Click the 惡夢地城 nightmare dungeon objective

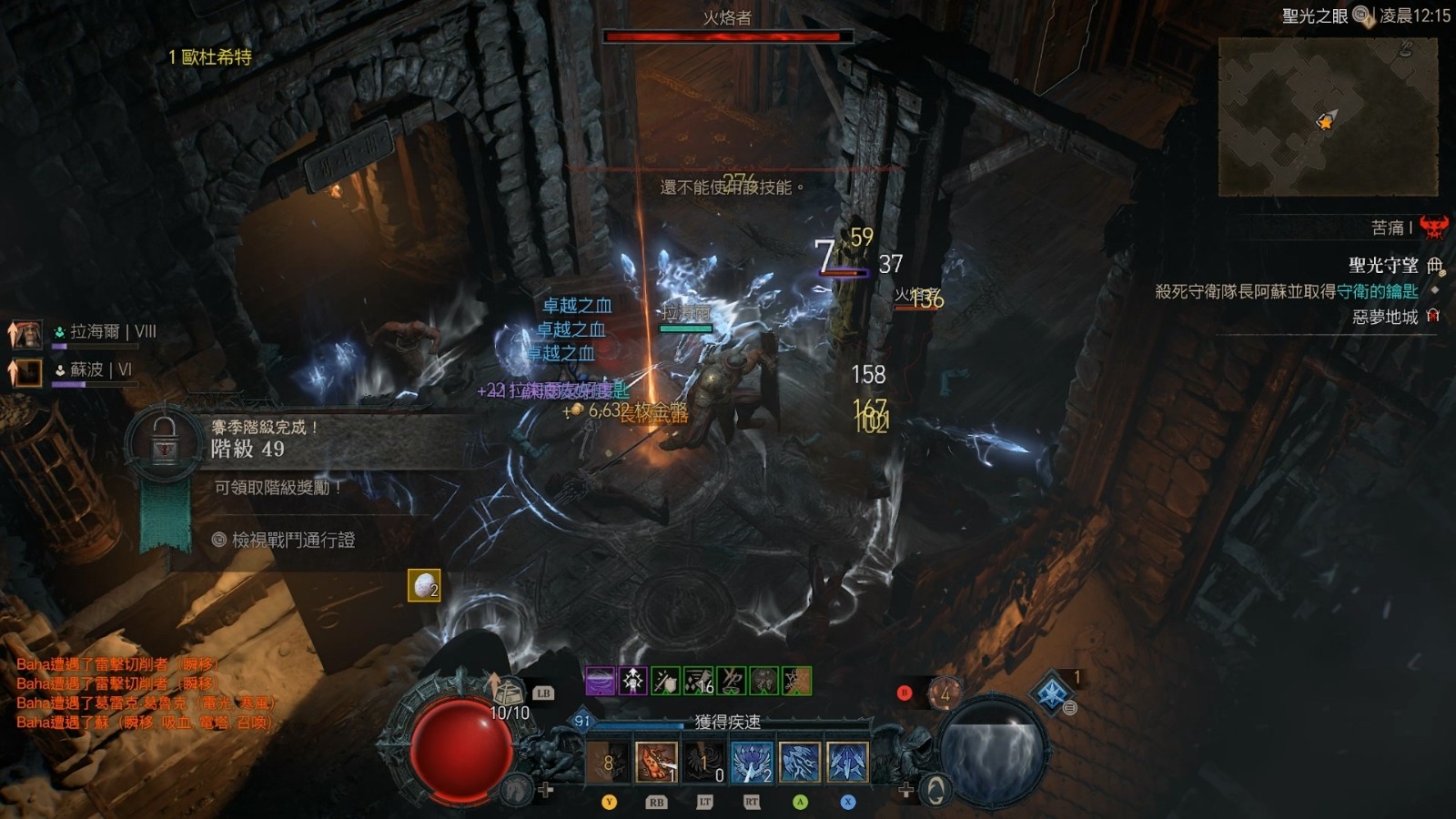pyautogui.click(x=1385, y=317)
